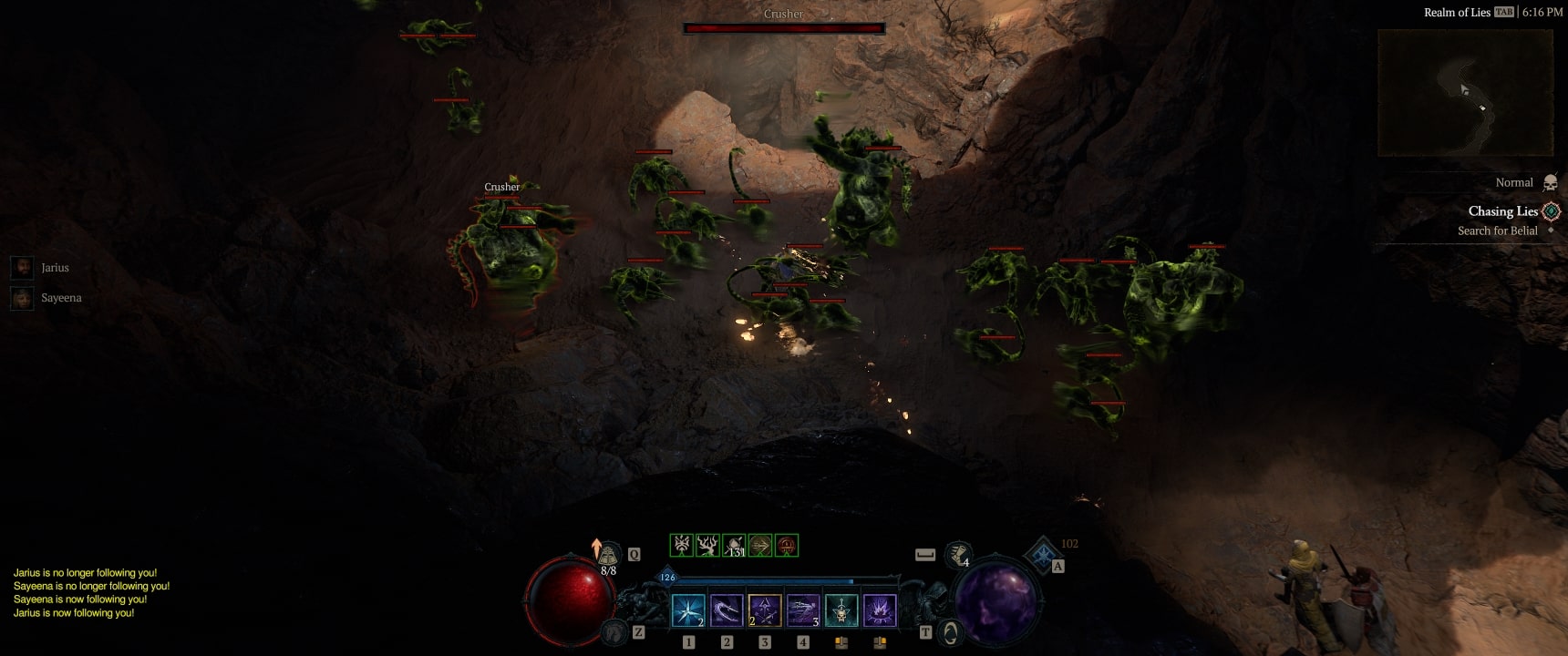
Task: Trigger the gold-bordered crossed arrows skill
Action: point(765,610)
